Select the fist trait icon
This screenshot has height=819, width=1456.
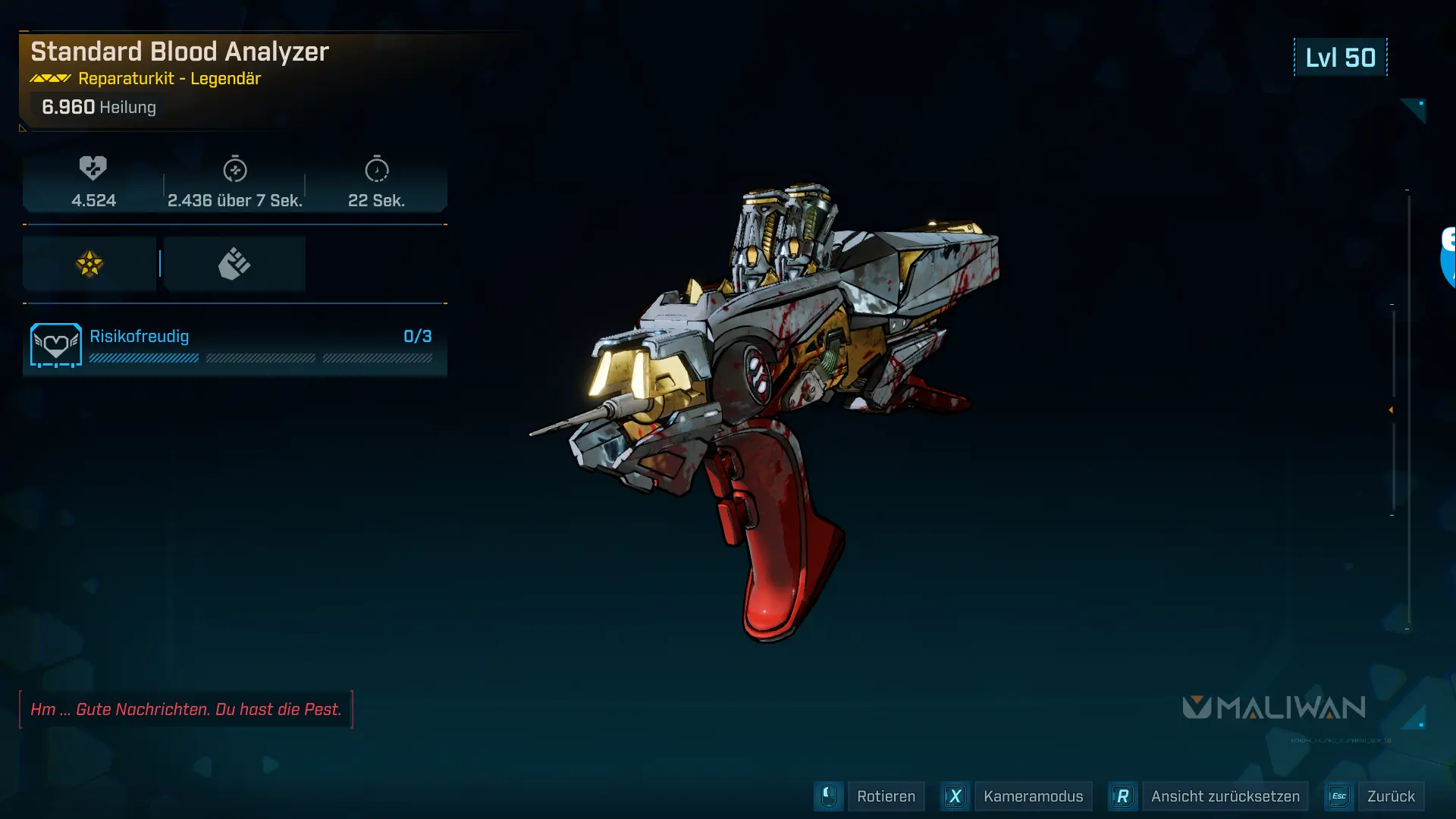[234, 264]
